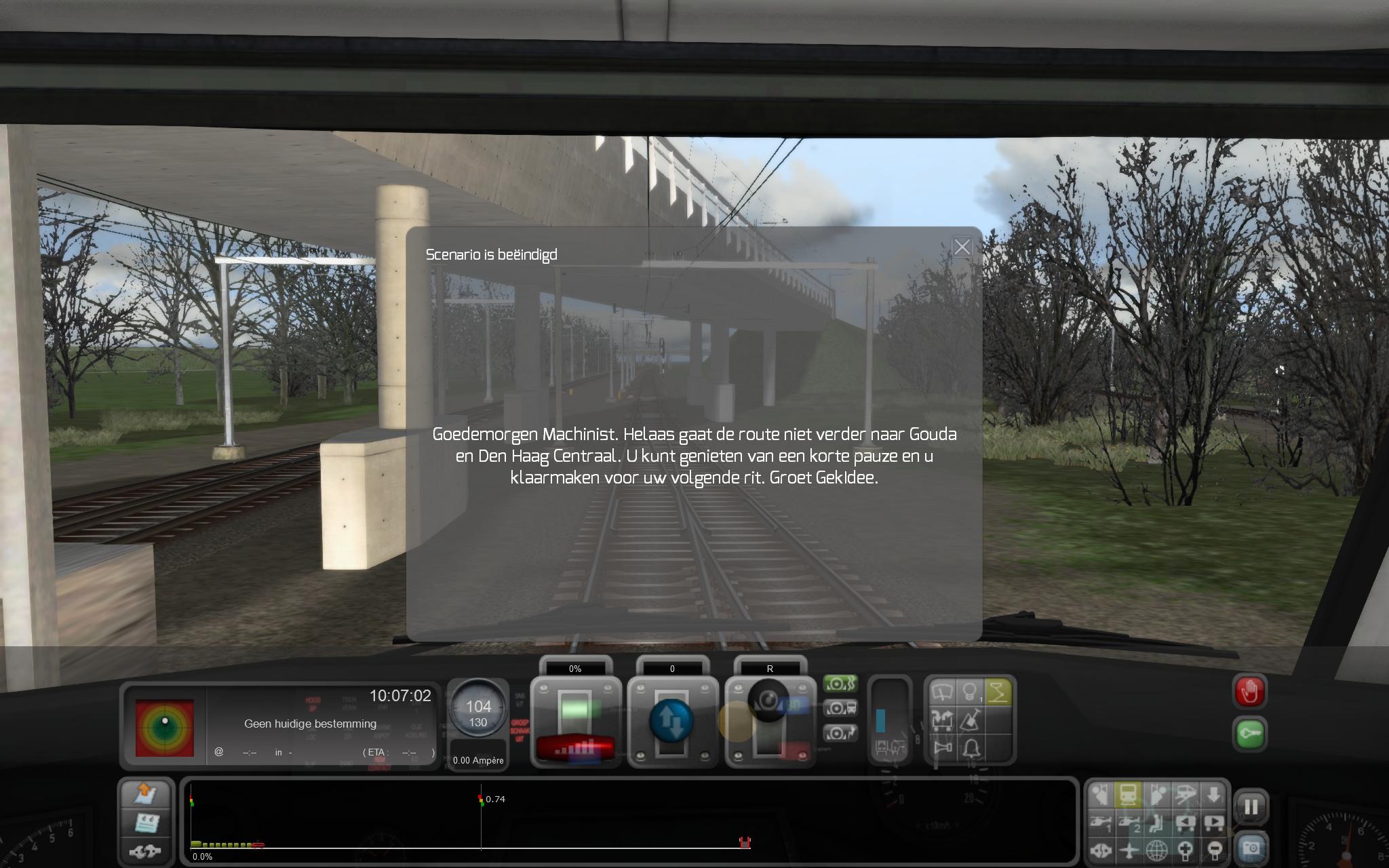Toggle the headlights bulb icon

point(971,692)
